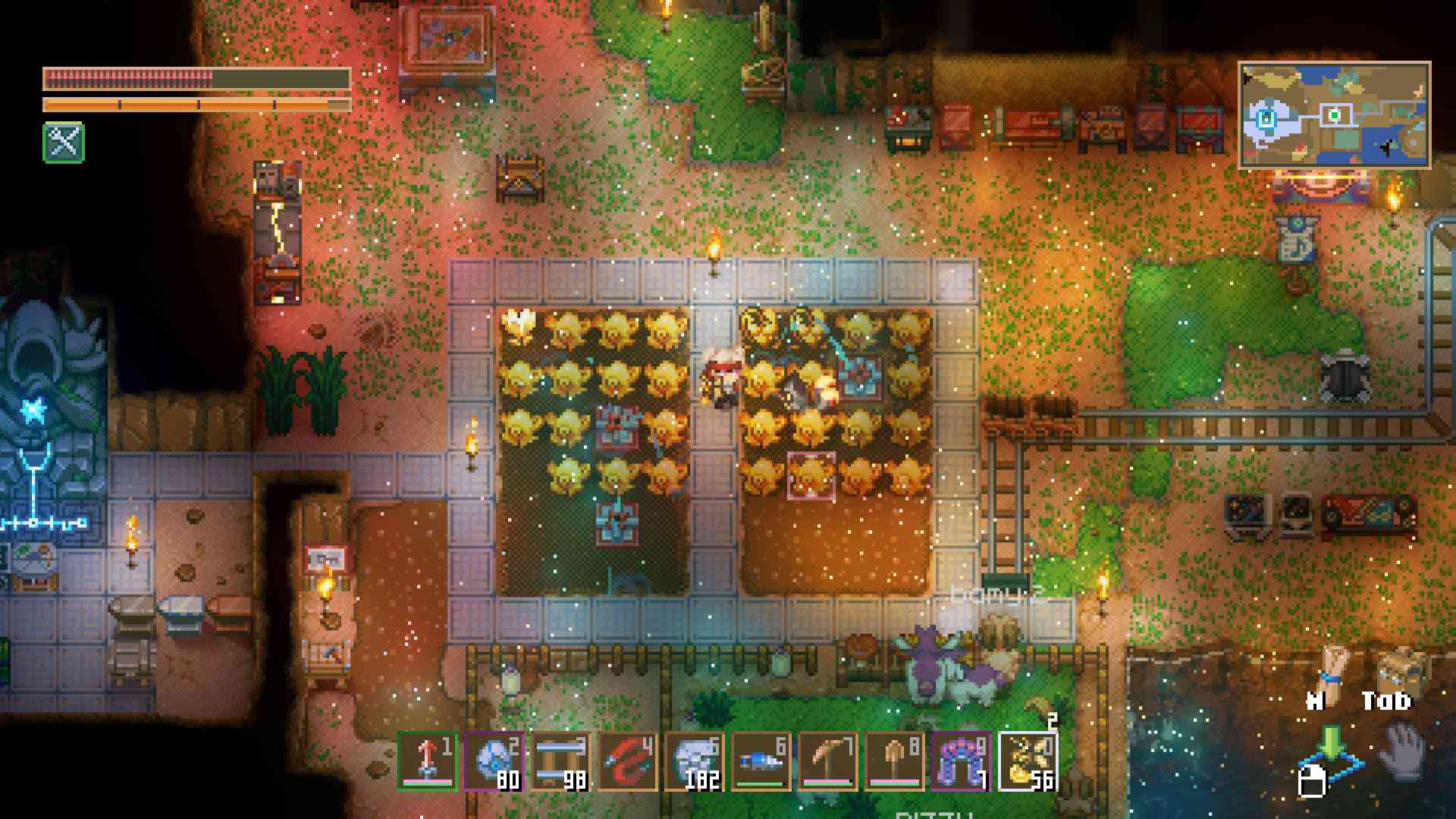Viewport: 1456px width, 819px height.
Task: Choose the blue drill tool in slot 6
Action: [761, 761]
